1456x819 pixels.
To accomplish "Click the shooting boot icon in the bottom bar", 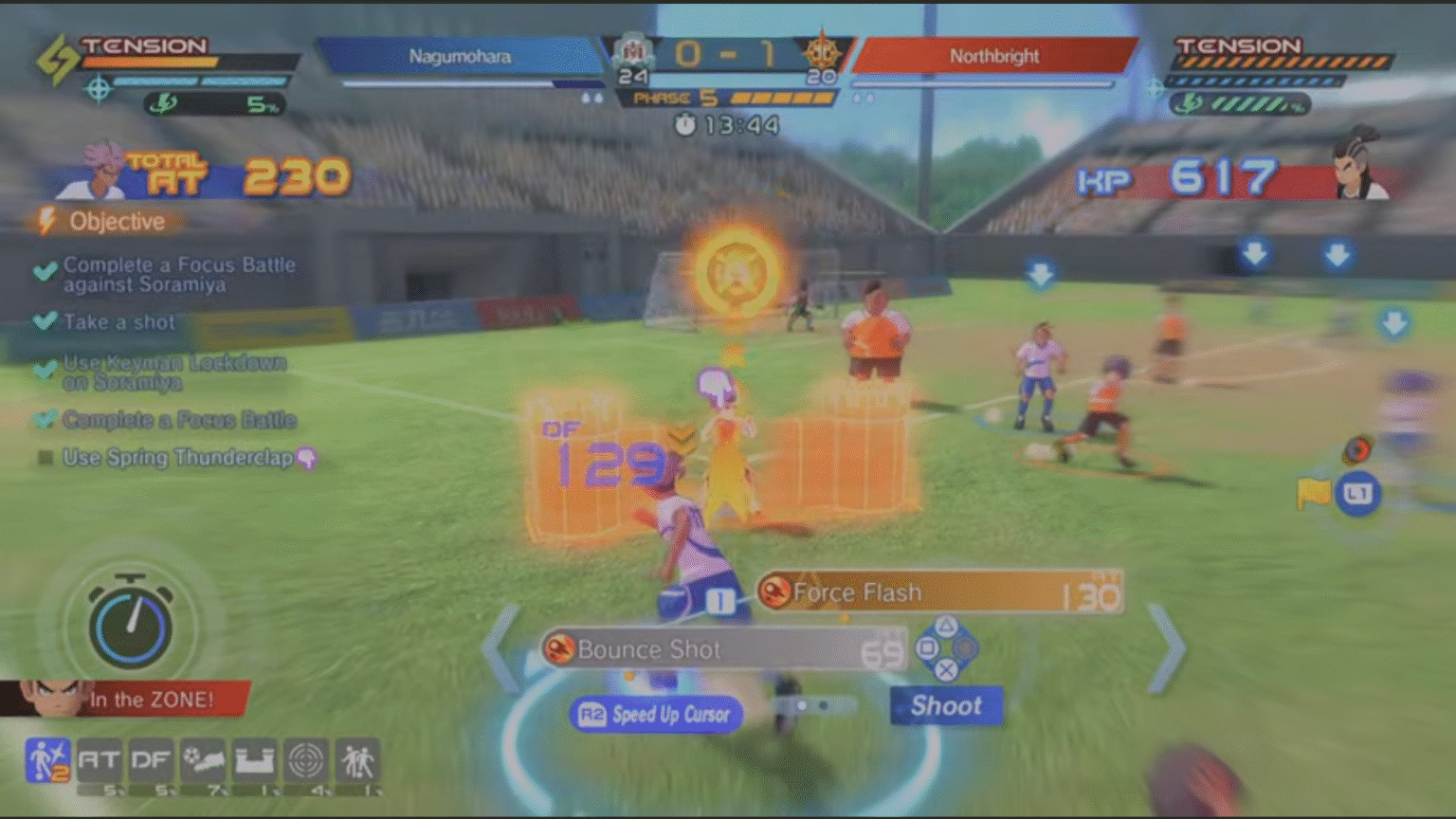I will coord(204,758).
